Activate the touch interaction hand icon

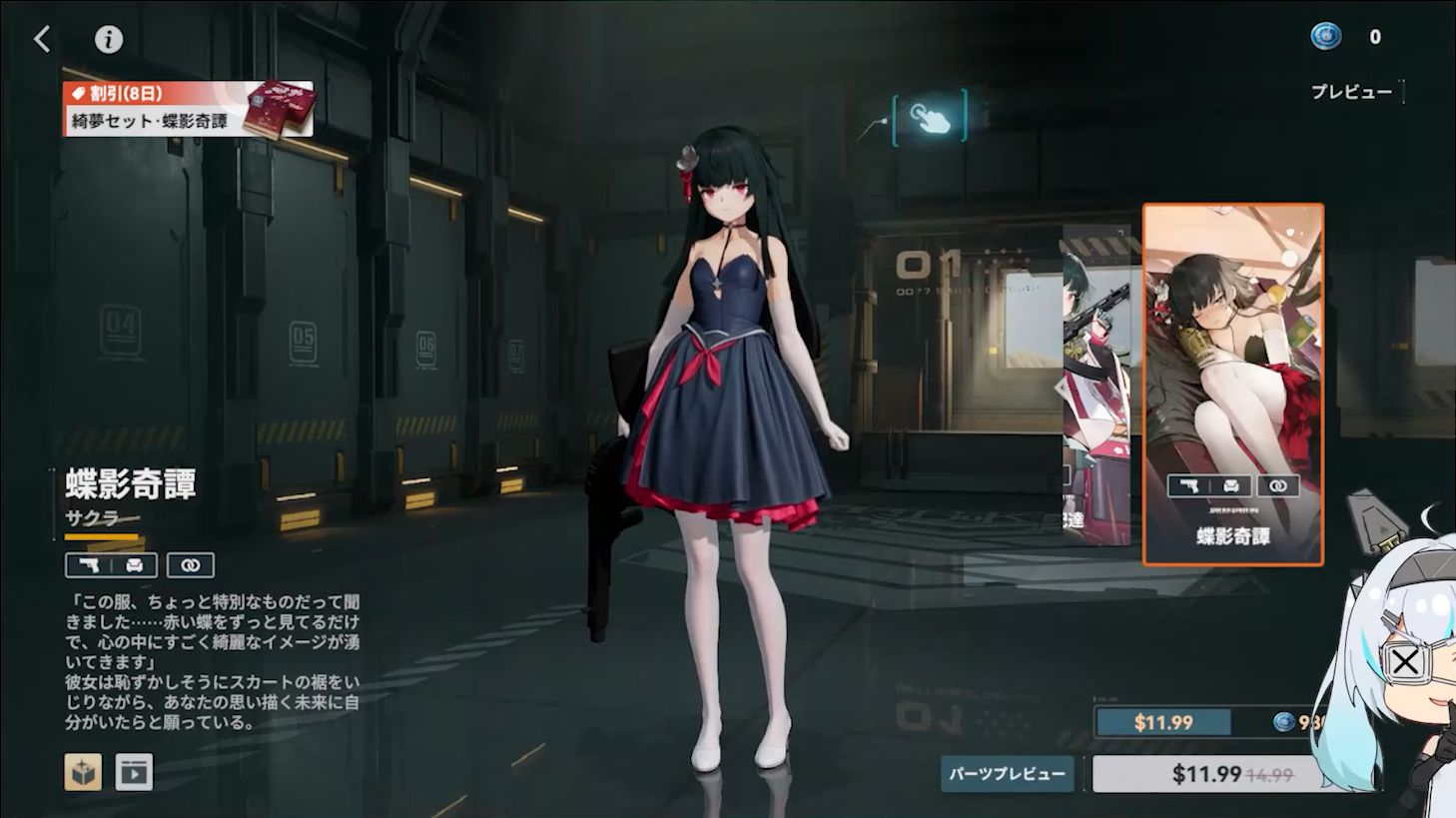(930, 116)
